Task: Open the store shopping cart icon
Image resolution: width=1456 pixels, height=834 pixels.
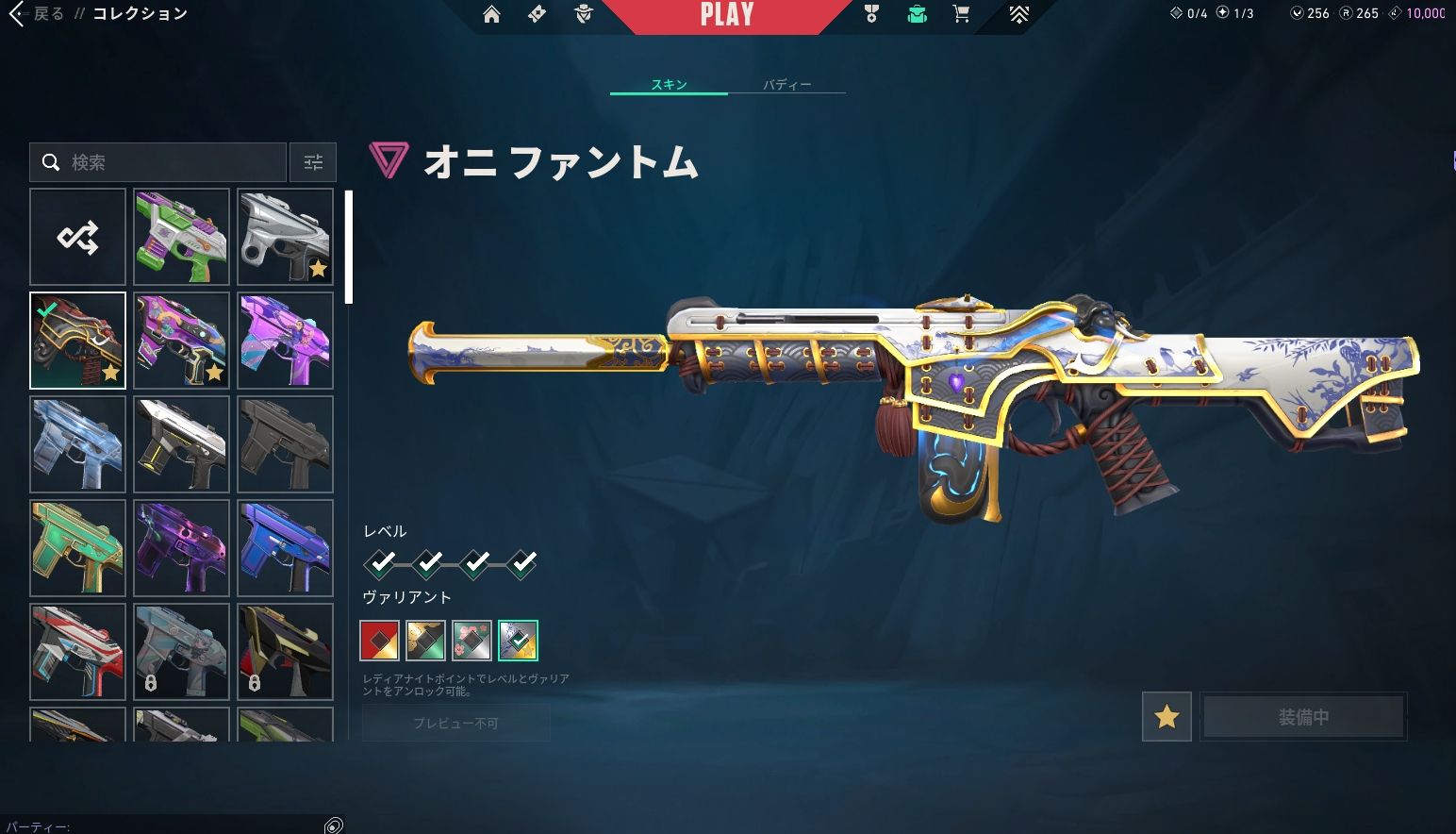Action: point(961,14)
